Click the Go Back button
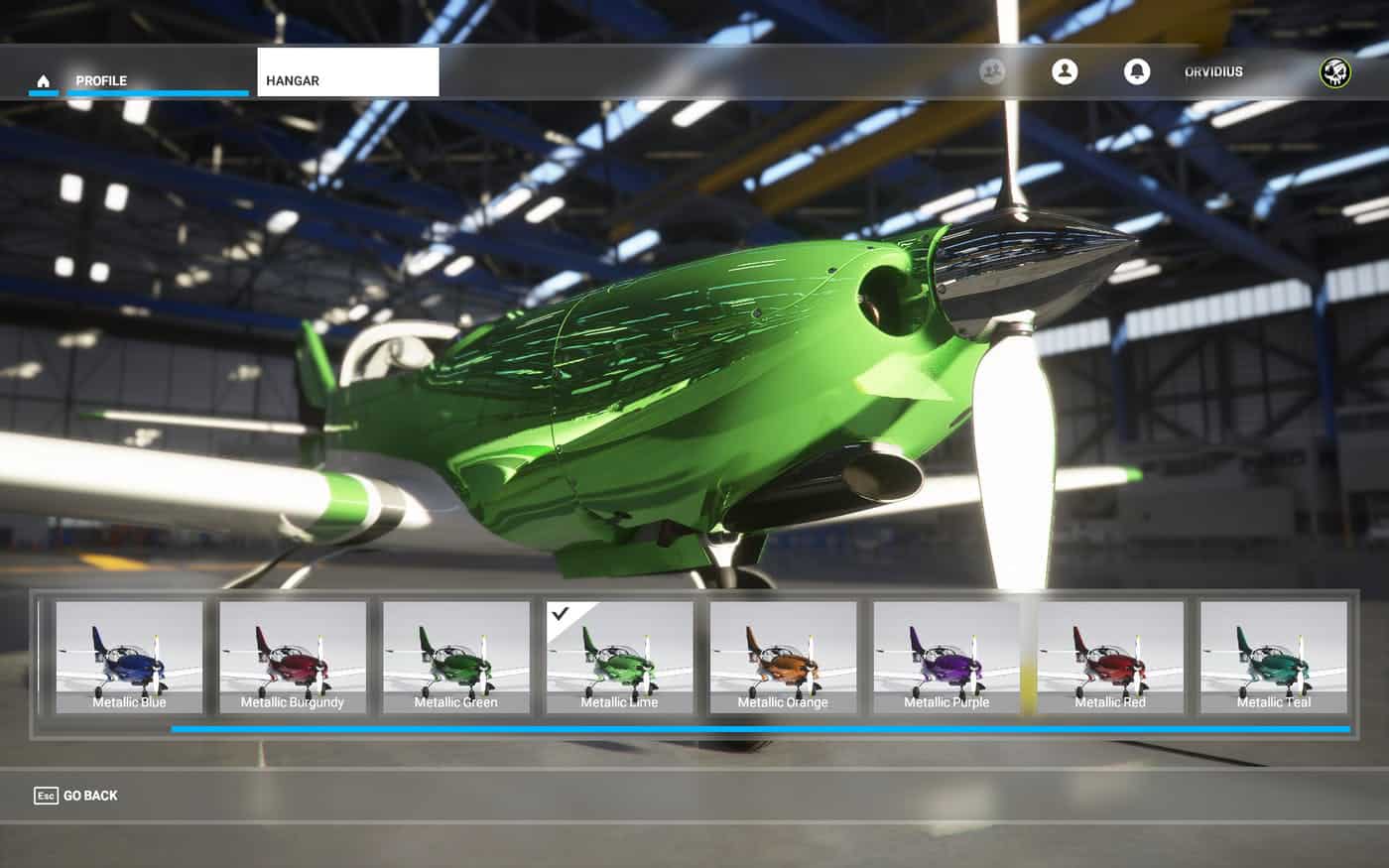Image resolution: width=1389 pixels, height=868 pixels. pos(76,796)
